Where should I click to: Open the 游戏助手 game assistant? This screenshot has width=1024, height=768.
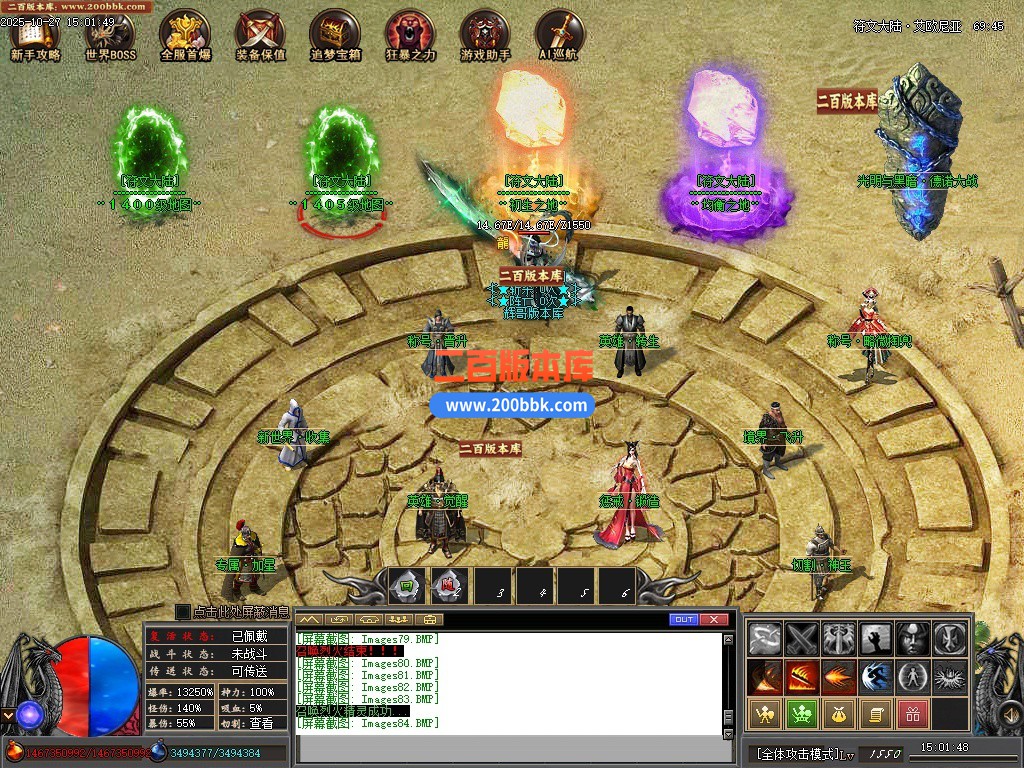point(485,37)
